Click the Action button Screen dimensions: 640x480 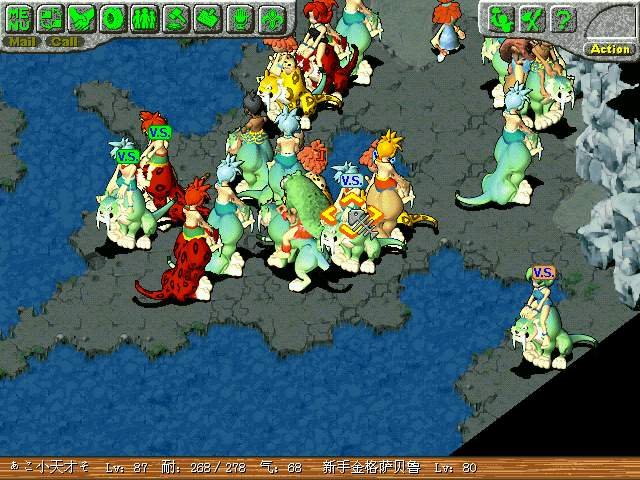point(609,48)
